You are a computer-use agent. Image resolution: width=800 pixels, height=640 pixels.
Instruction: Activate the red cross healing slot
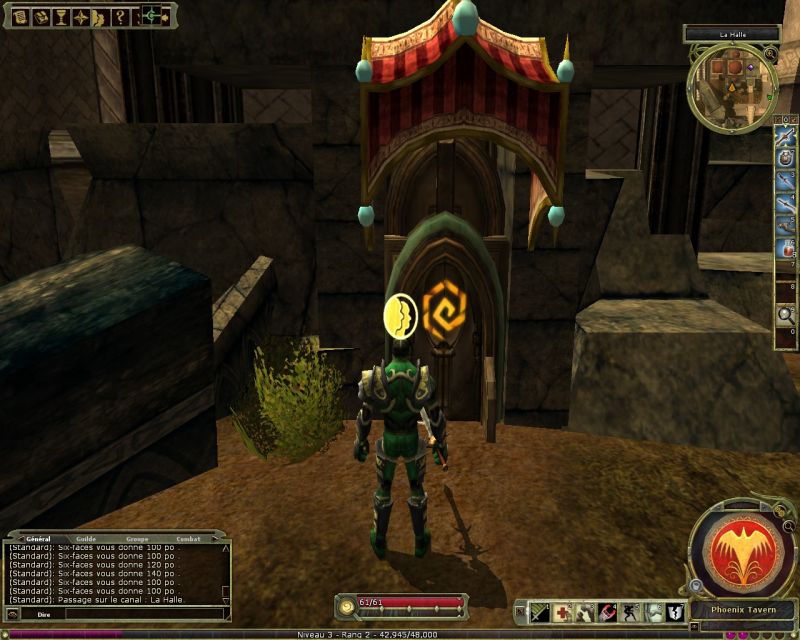563,612
